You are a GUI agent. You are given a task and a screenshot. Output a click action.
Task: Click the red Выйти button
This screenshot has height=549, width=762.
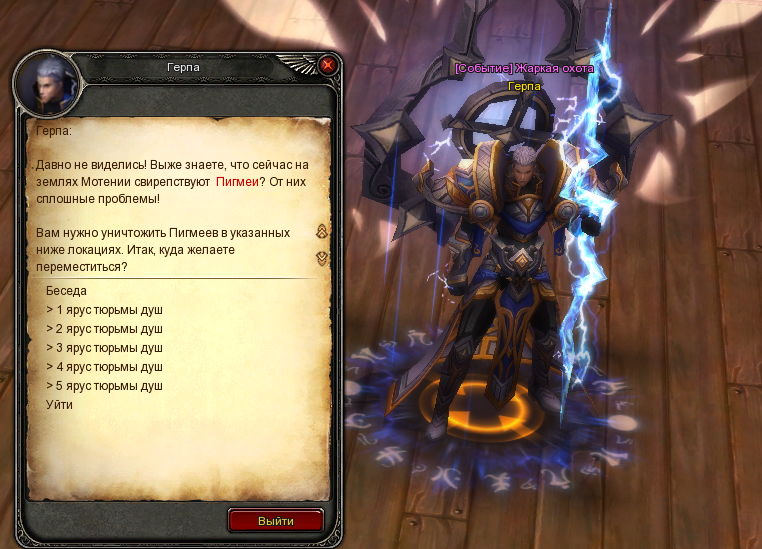(276, 521)
